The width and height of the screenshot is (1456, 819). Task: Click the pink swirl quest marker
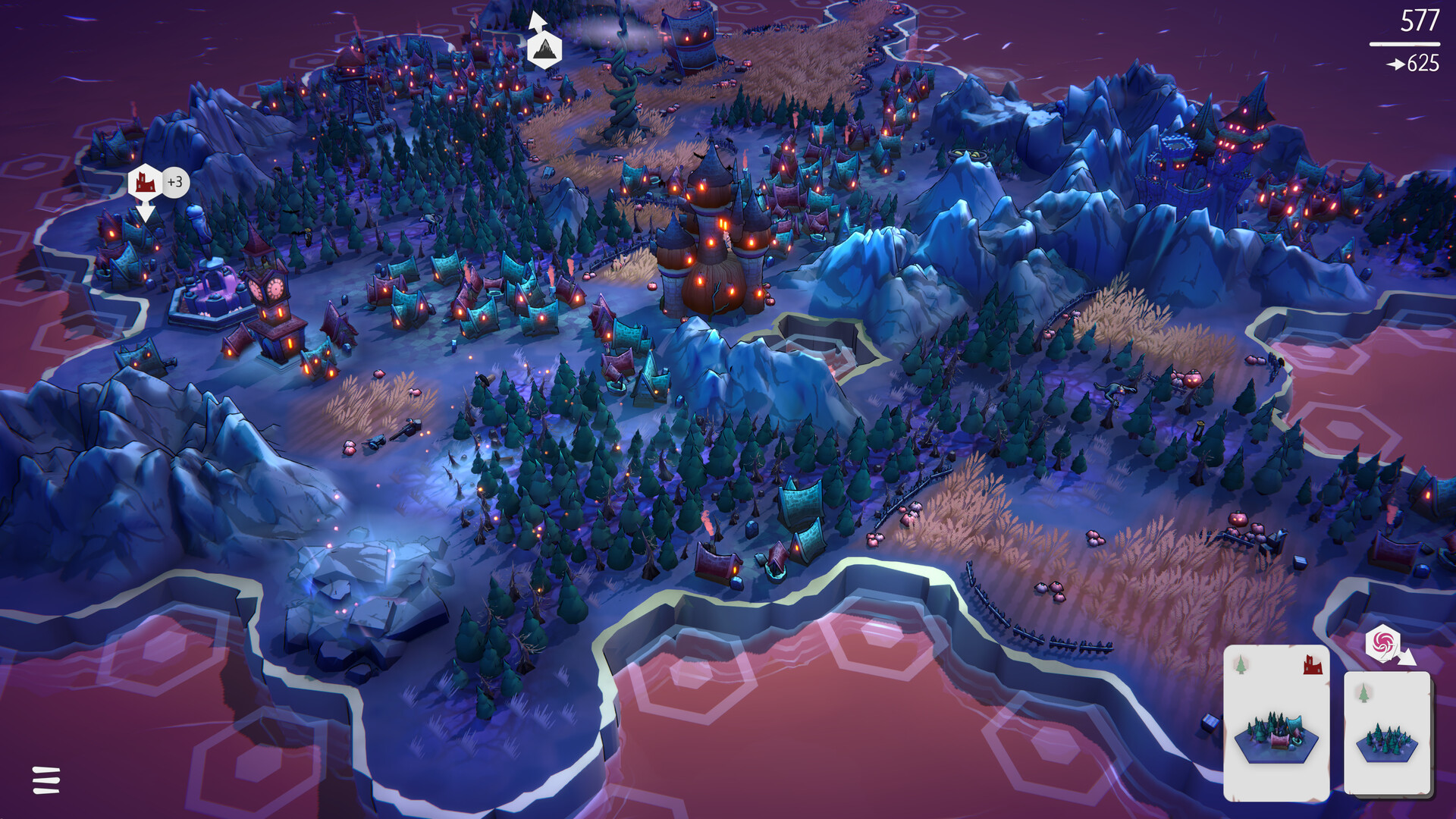(1382, 644)
